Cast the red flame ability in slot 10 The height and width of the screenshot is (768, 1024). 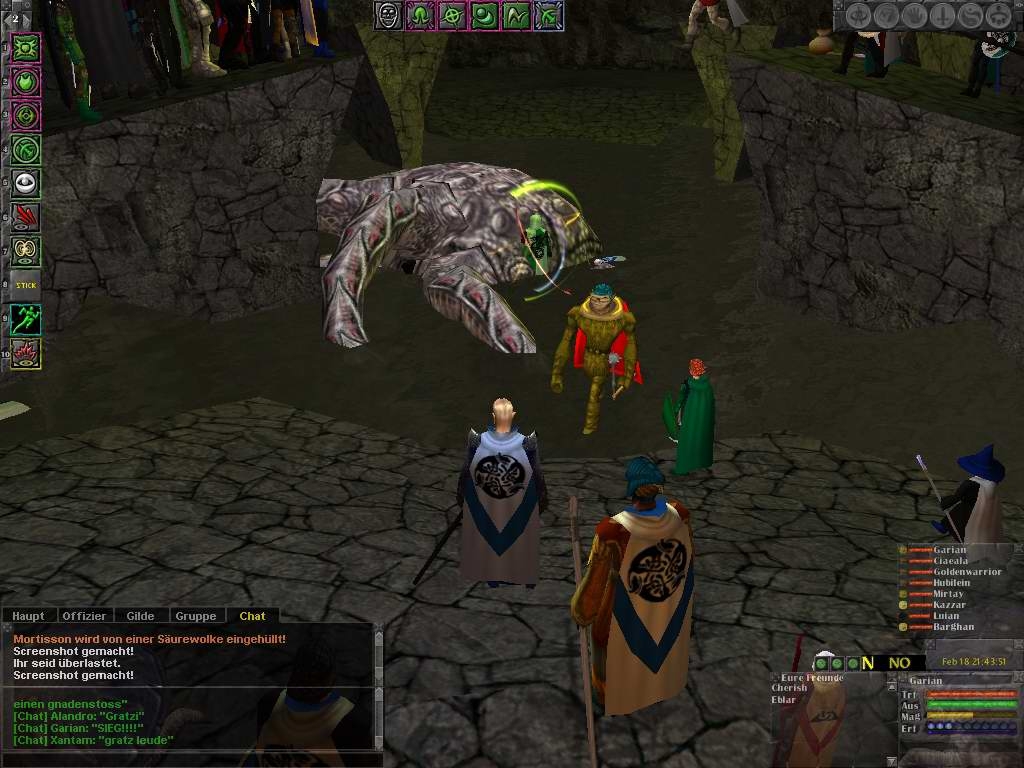point(26,353)
